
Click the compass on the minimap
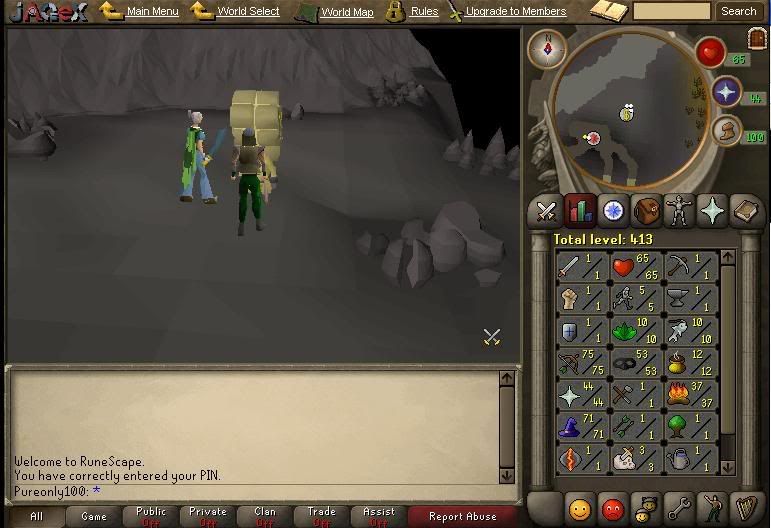pos(547,47)
